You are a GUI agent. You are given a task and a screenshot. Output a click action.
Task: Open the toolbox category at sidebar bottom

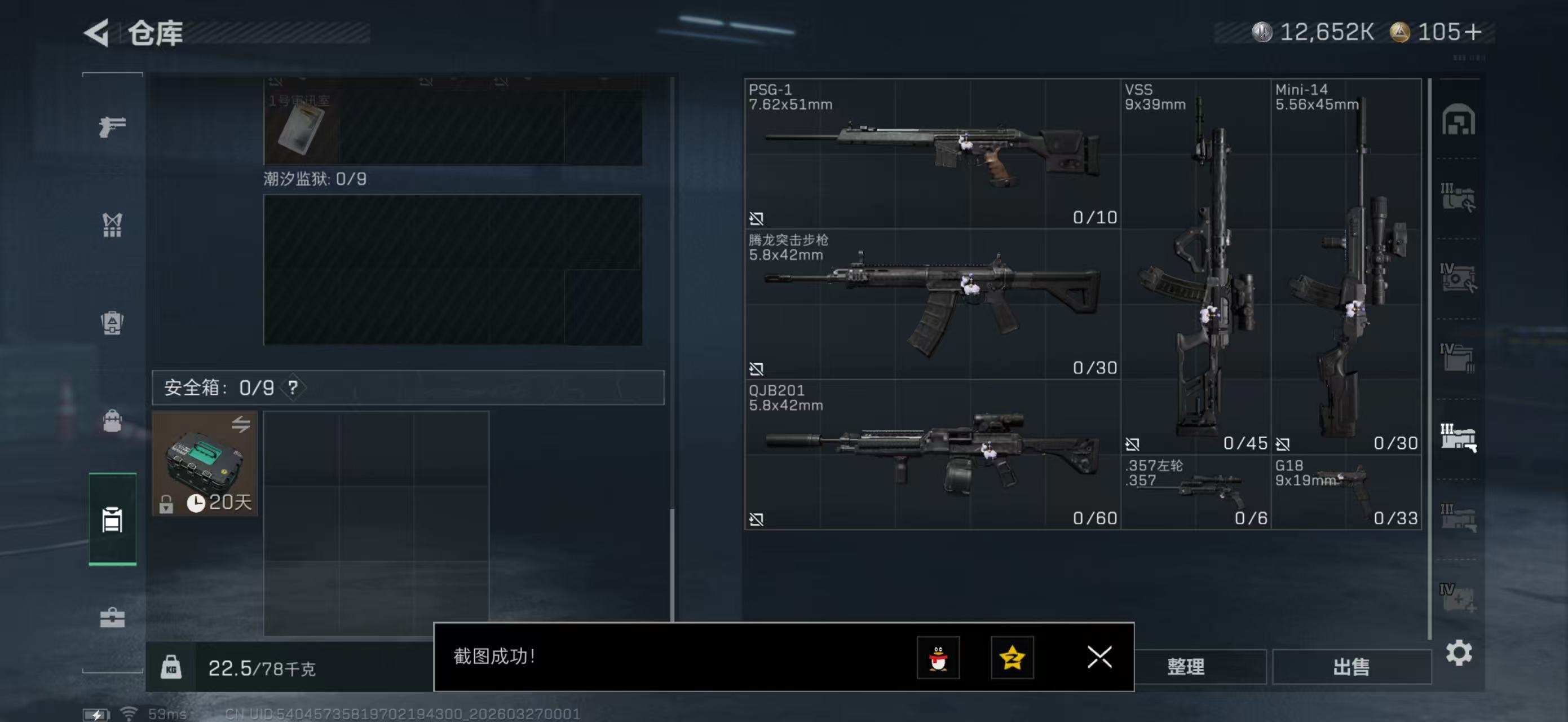point(112,618)
